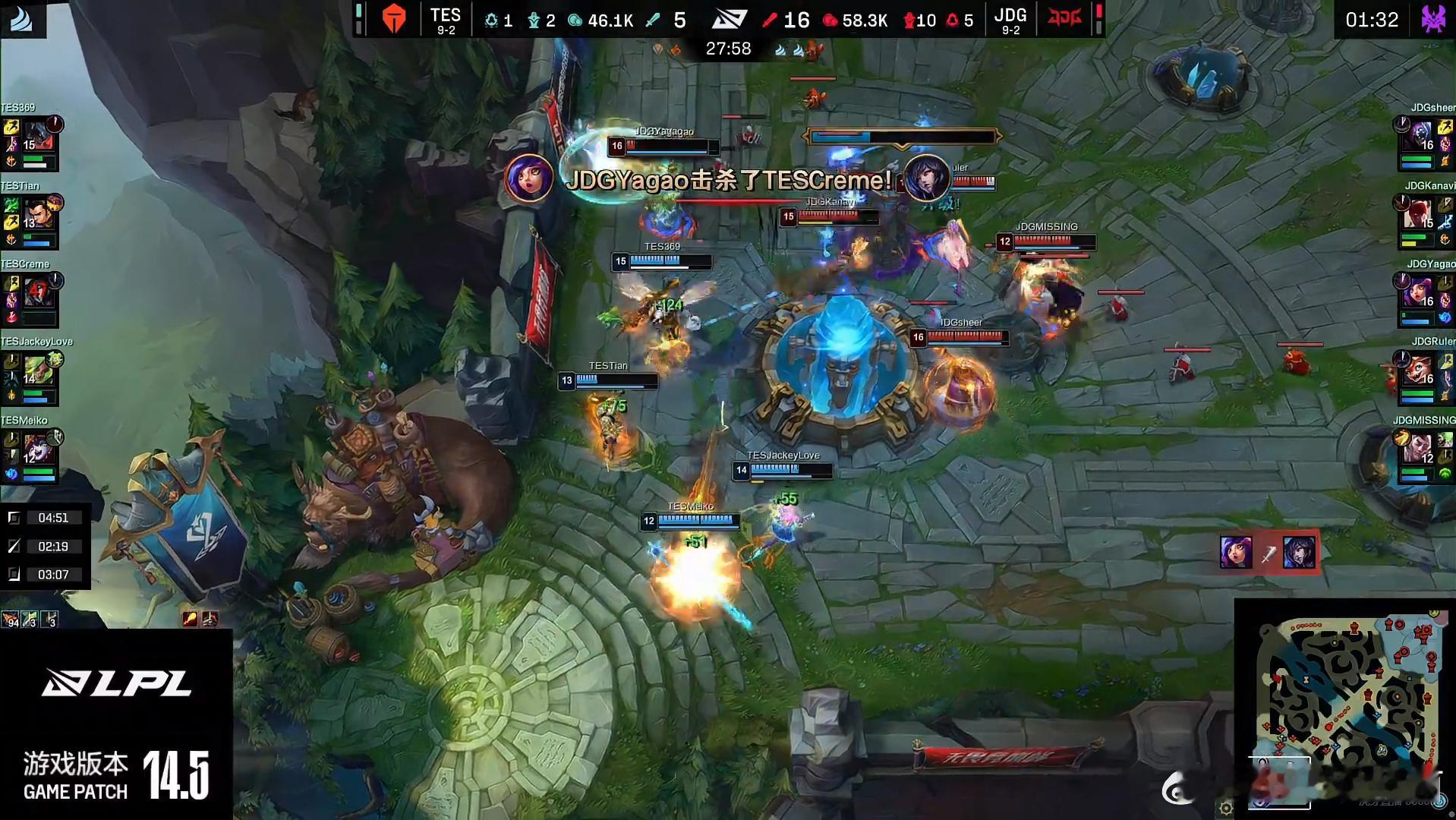Select JDGsheer's champion portrait
Viewport: 1456px width, 820px height.
[x=1420, y=137]
